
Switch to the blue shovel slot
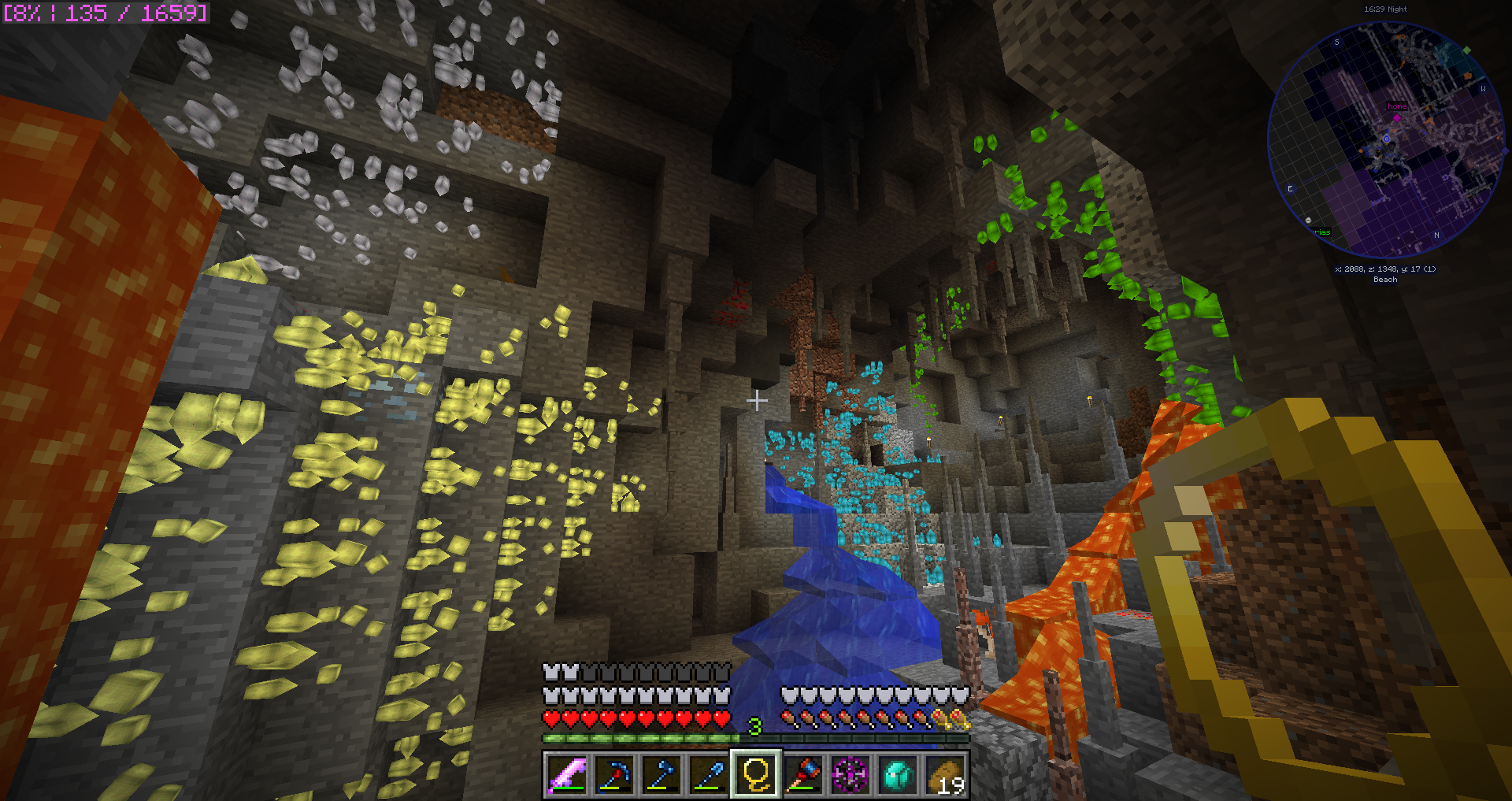tap(709, 774)
